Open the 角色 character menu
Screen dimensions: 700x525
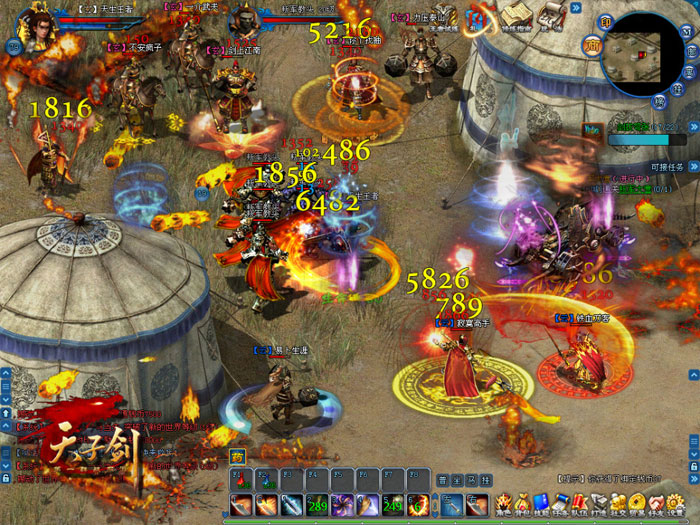[503, 506]
